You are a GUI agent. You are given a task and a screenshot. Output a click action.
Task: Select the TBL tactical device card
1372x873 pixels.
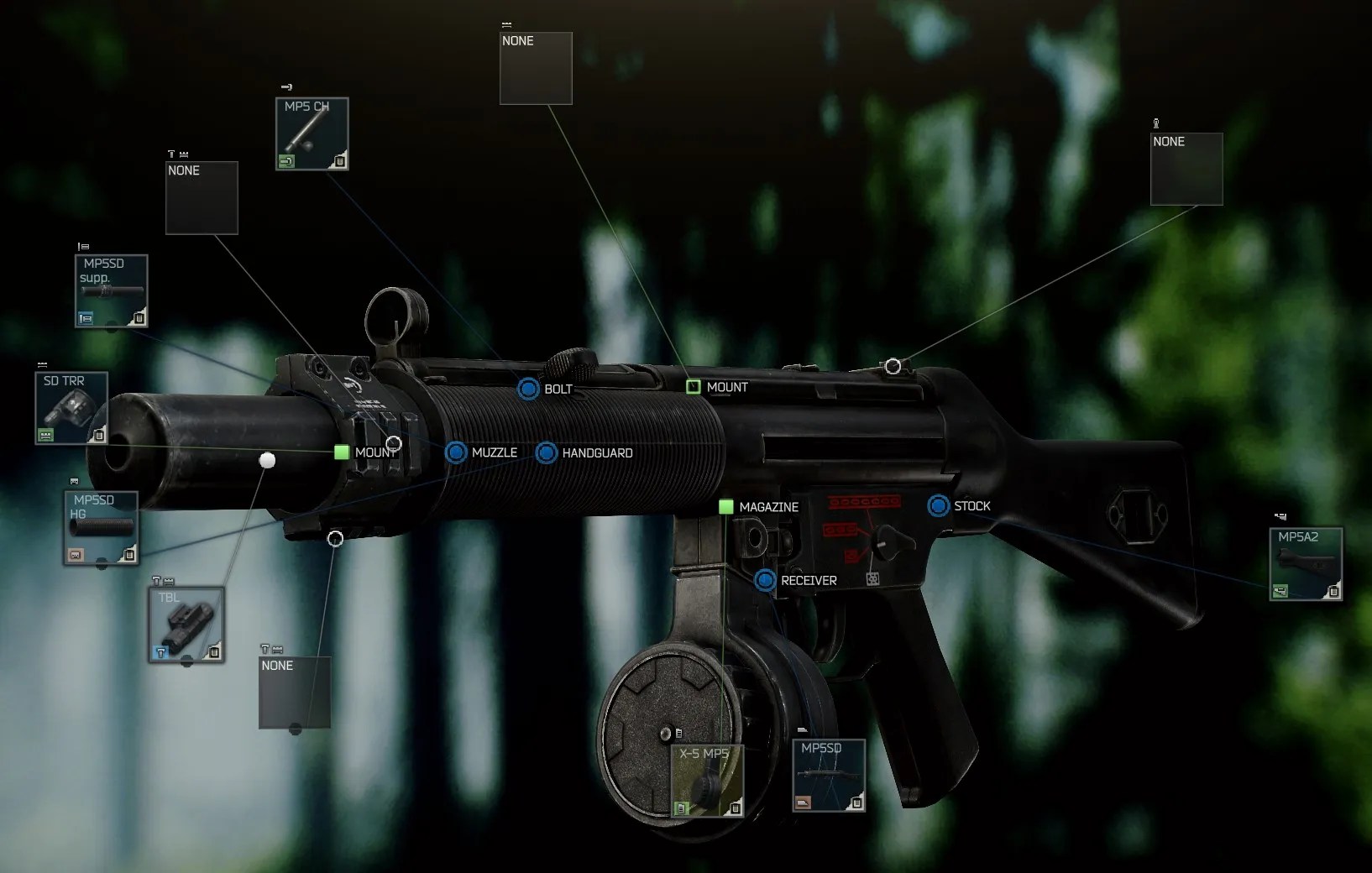[x=186, y=625]
